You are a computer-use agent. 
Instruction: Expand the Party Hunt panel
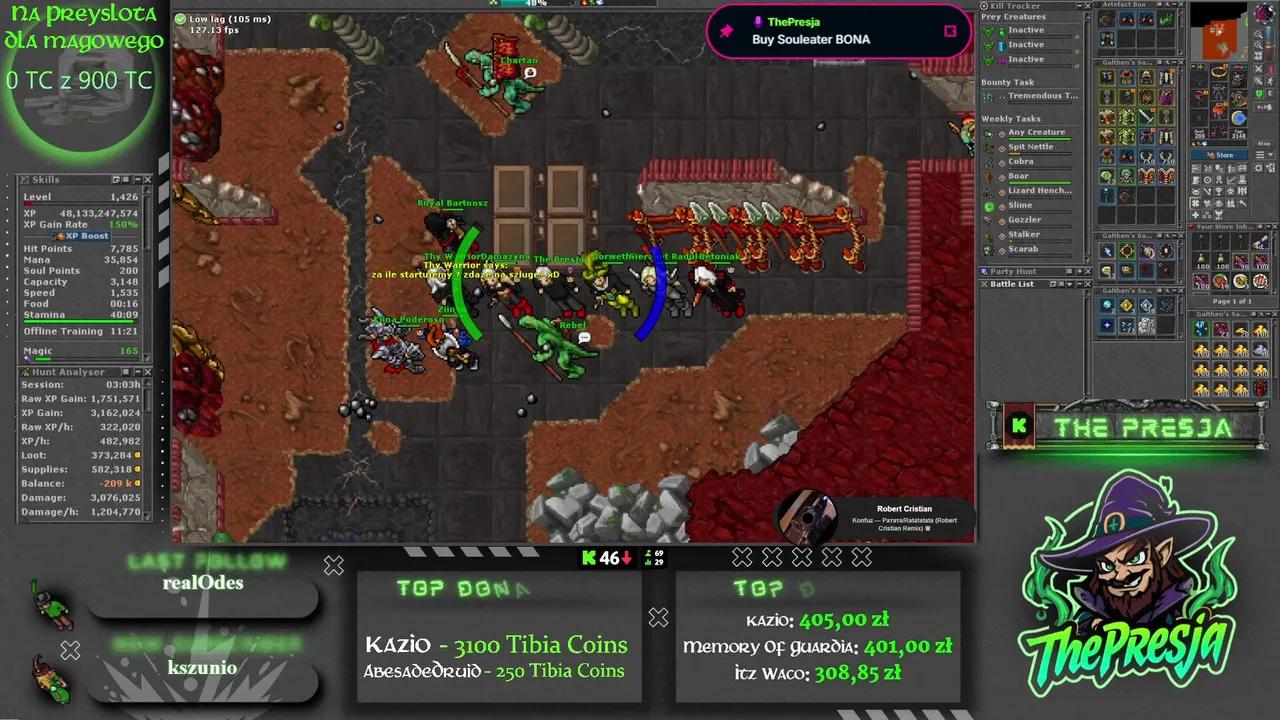coord(1080,271)
